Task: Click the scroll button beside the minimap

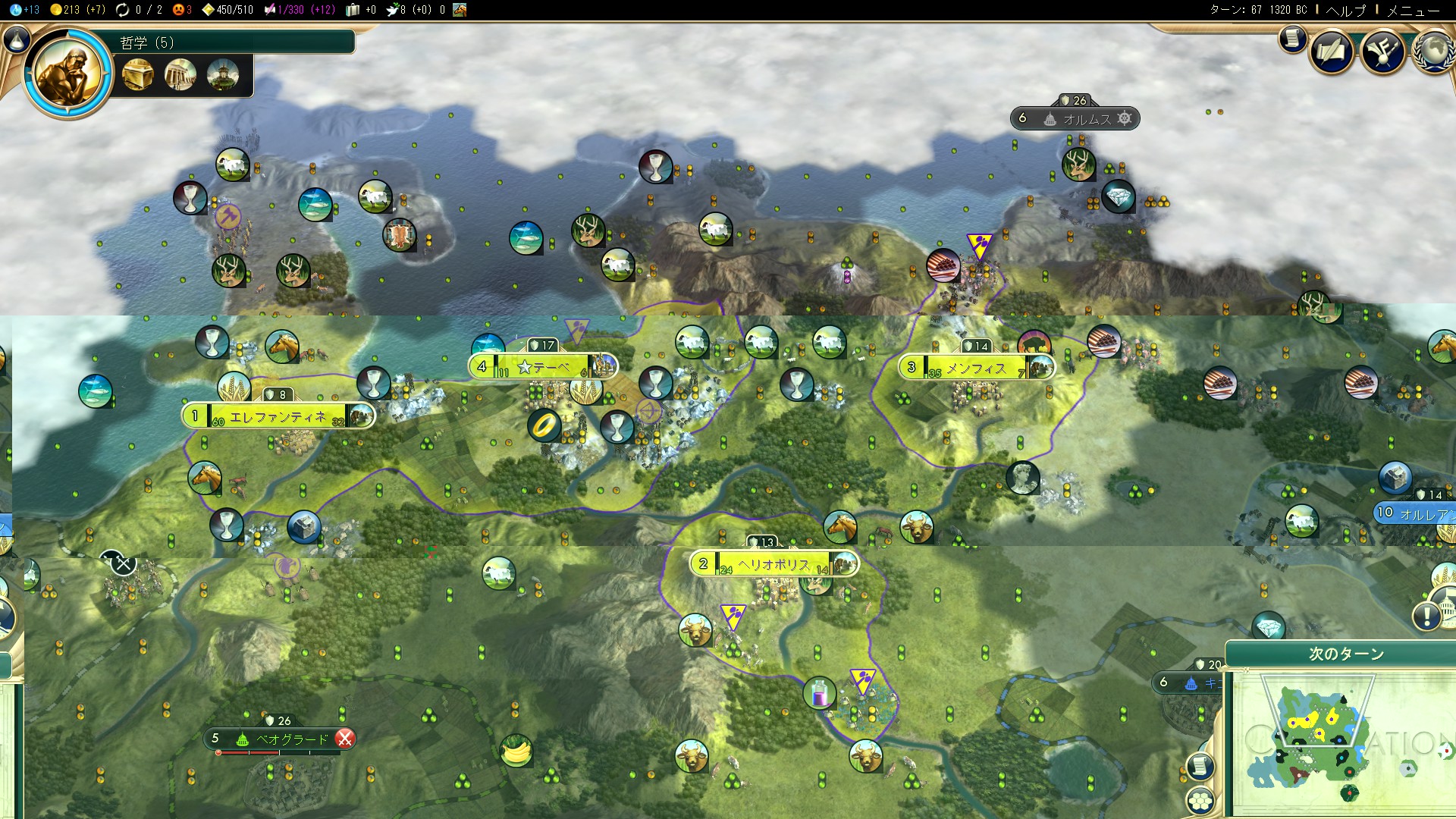Action: [1200, 766]
